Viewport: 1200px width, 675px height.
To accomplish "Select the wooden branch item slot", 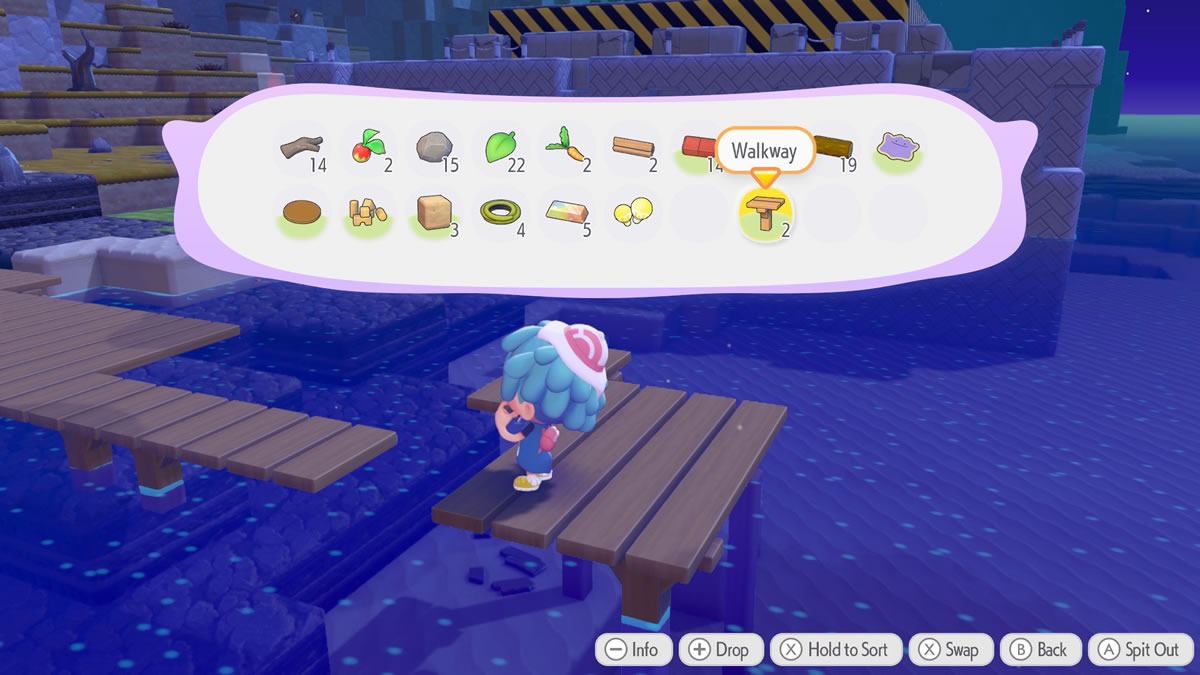I will pos(300,150).
